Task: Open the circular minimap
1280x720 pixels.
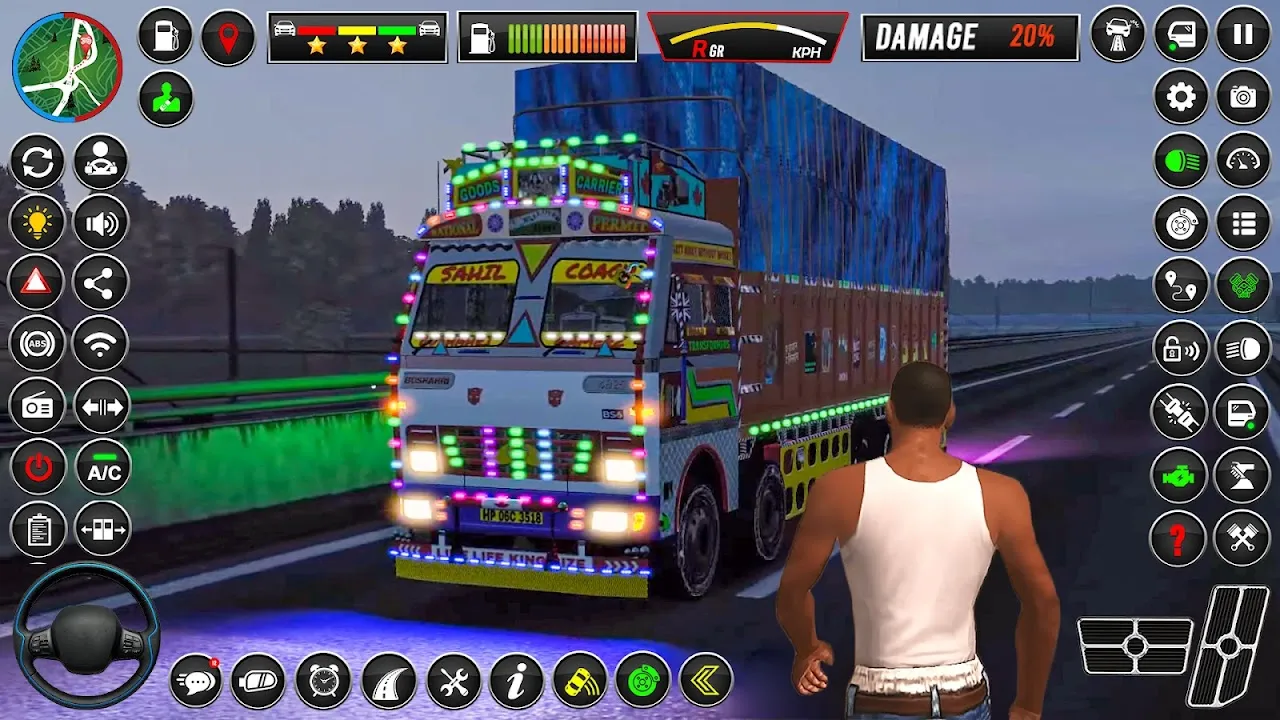Action: 67,67
